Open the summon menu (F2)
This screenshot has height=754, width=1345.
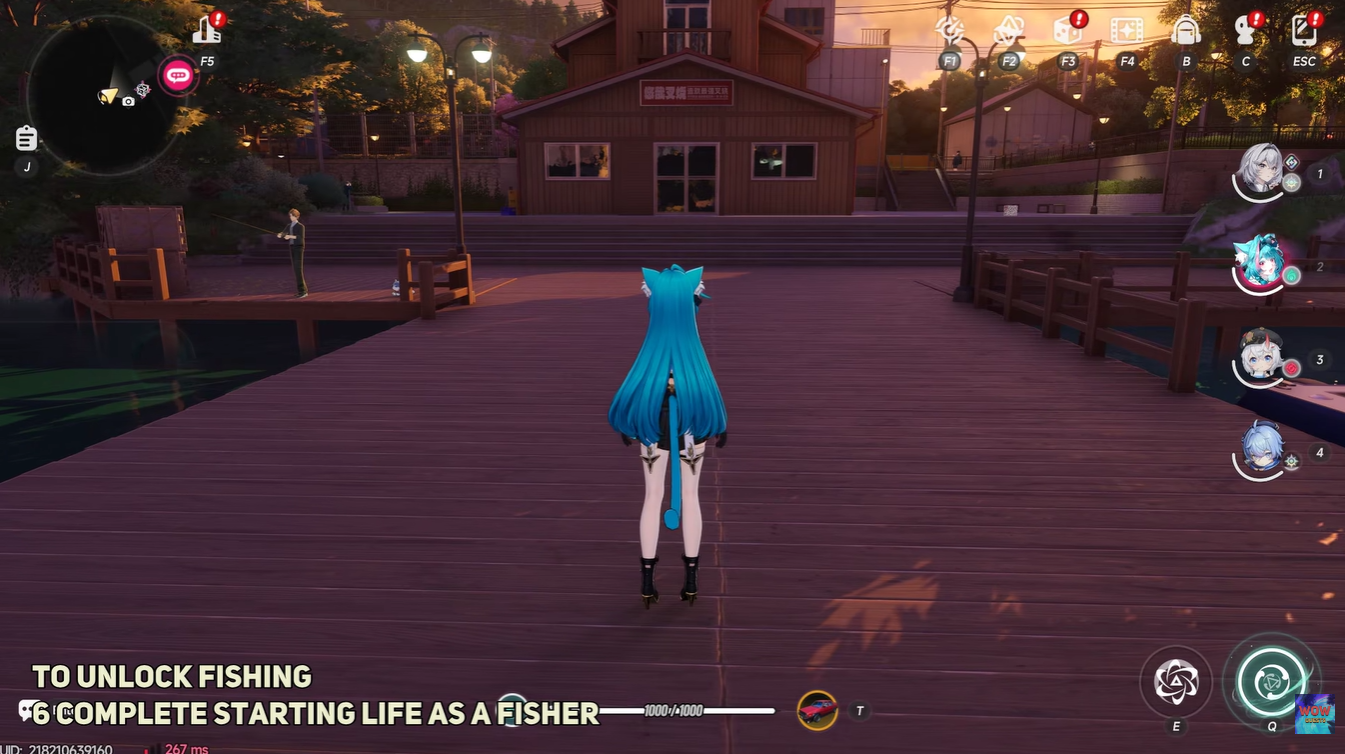tap(1008, 31)
